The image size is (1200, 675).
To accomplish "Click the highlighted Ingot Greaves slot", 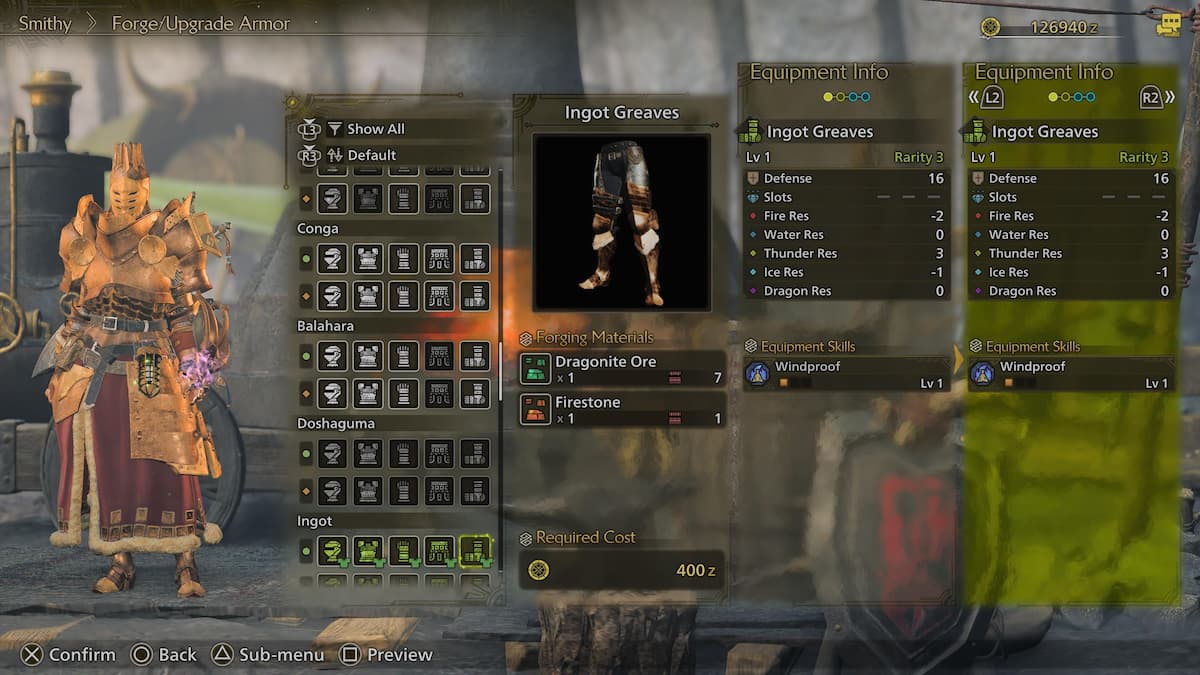I will coord(474,551).
